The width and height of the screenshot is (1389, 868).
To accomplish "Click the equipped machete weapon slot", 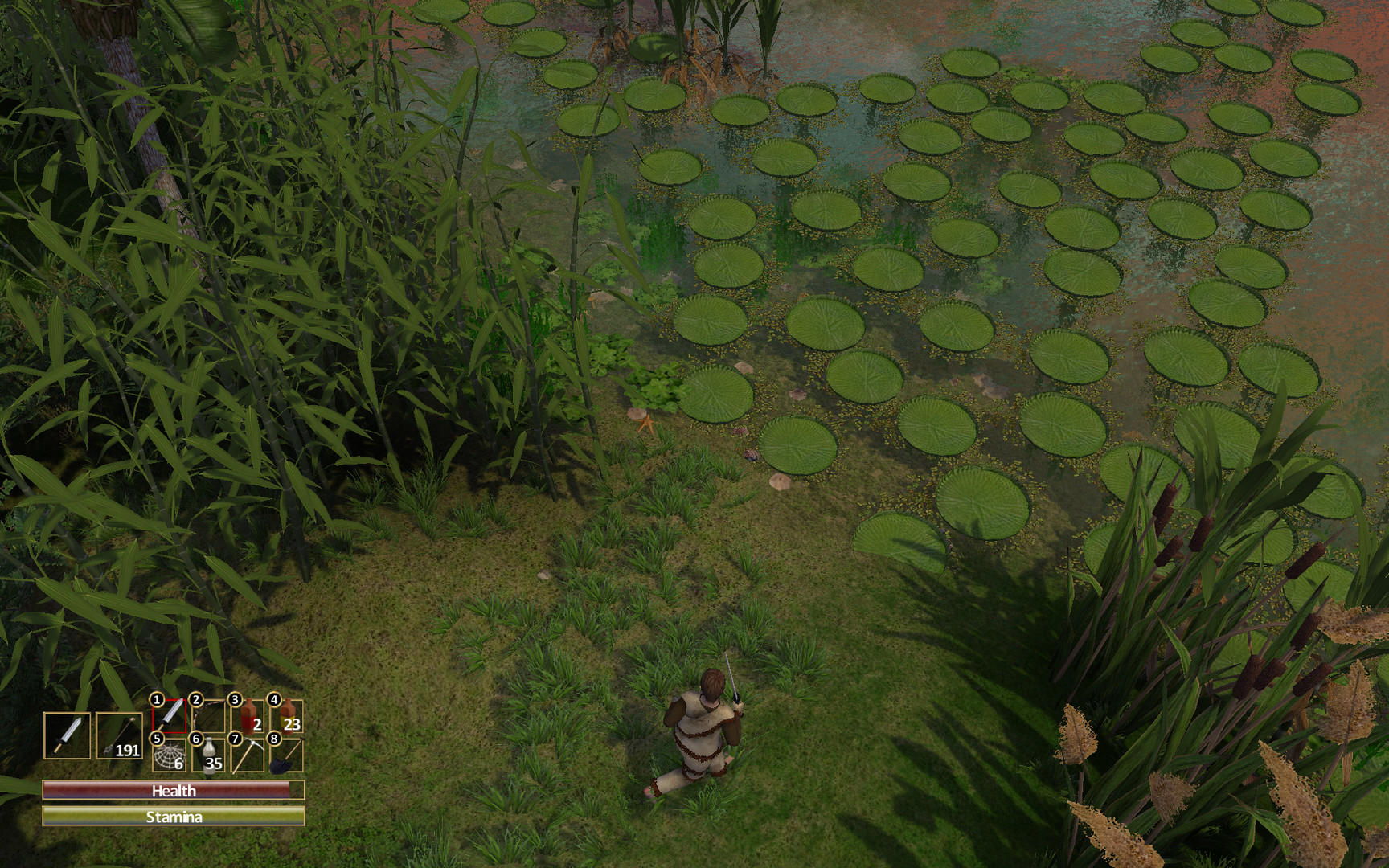I will (67, 735).
